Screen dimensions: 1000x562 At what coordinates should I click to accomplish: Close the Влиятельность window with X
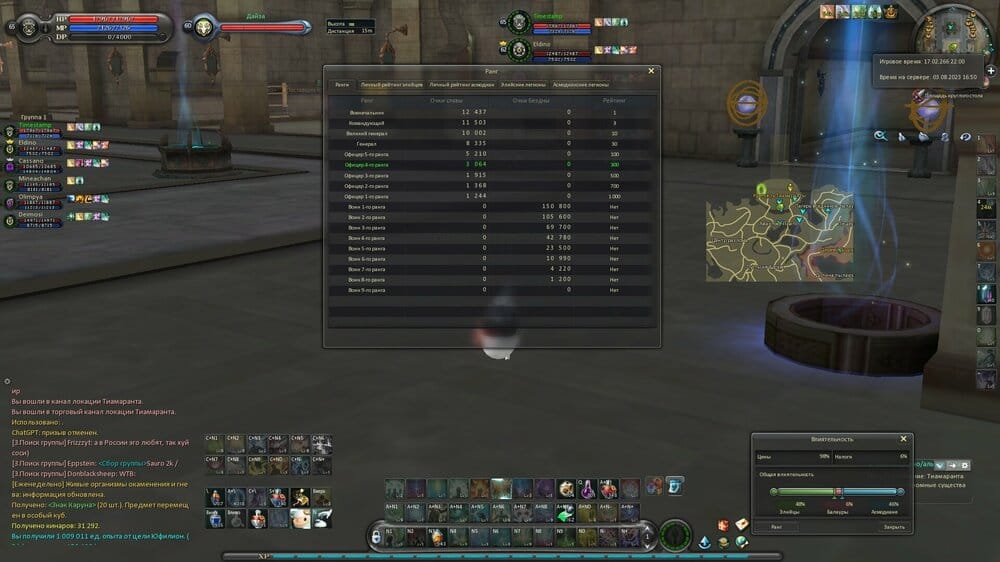coord(903,438)
